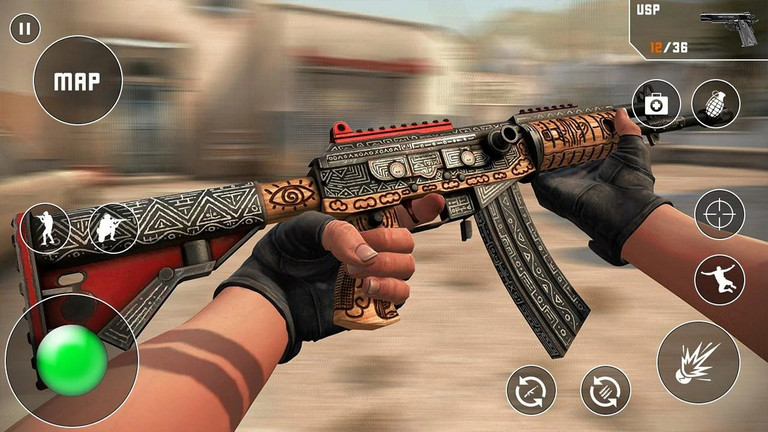Select the USP pistol weapon panel

(x=699, y=30)
